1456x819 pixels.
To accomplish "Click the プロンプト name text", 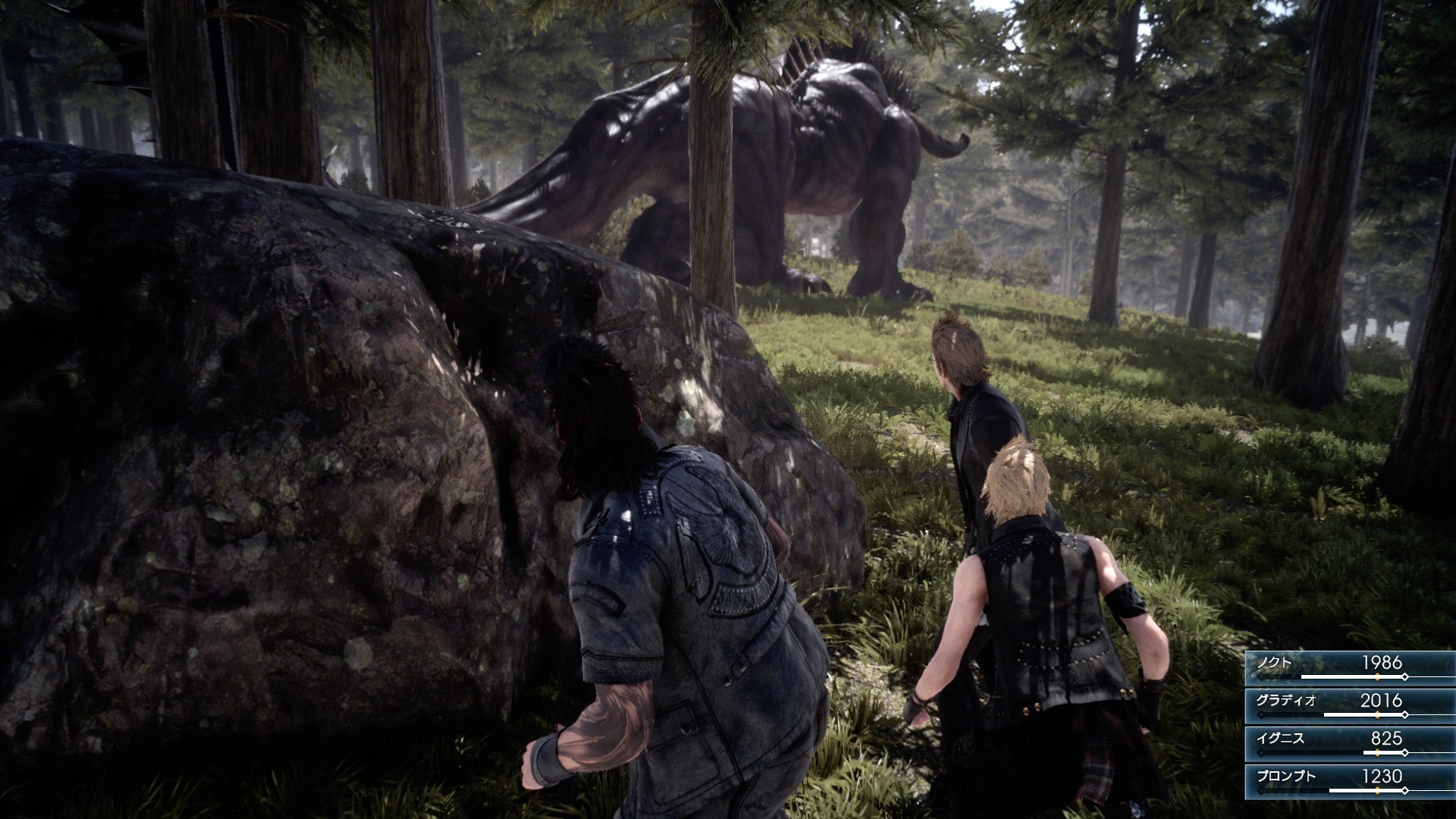I will [x=1288, y=777].
